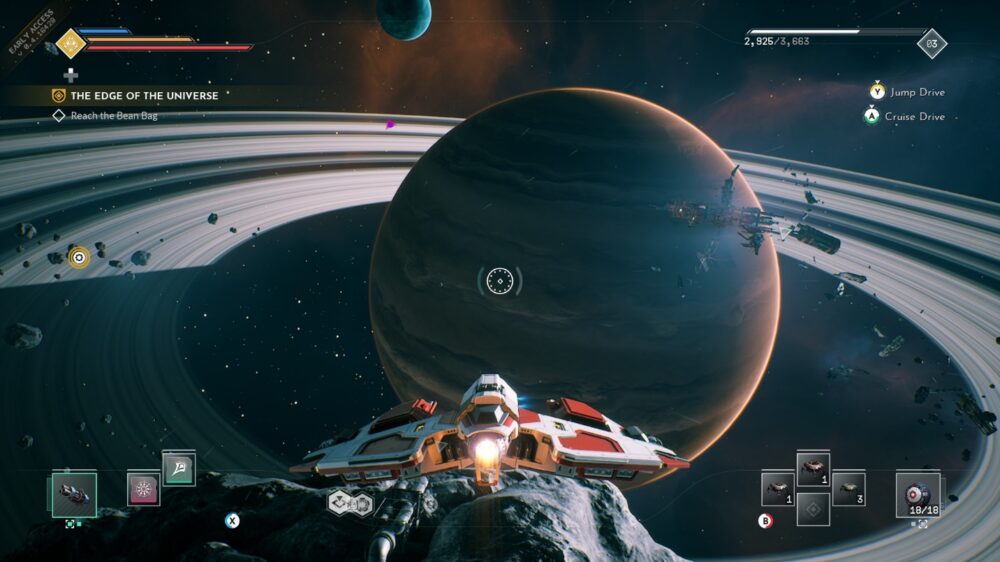Click the hexagonal ship status icons

[350, 504]
